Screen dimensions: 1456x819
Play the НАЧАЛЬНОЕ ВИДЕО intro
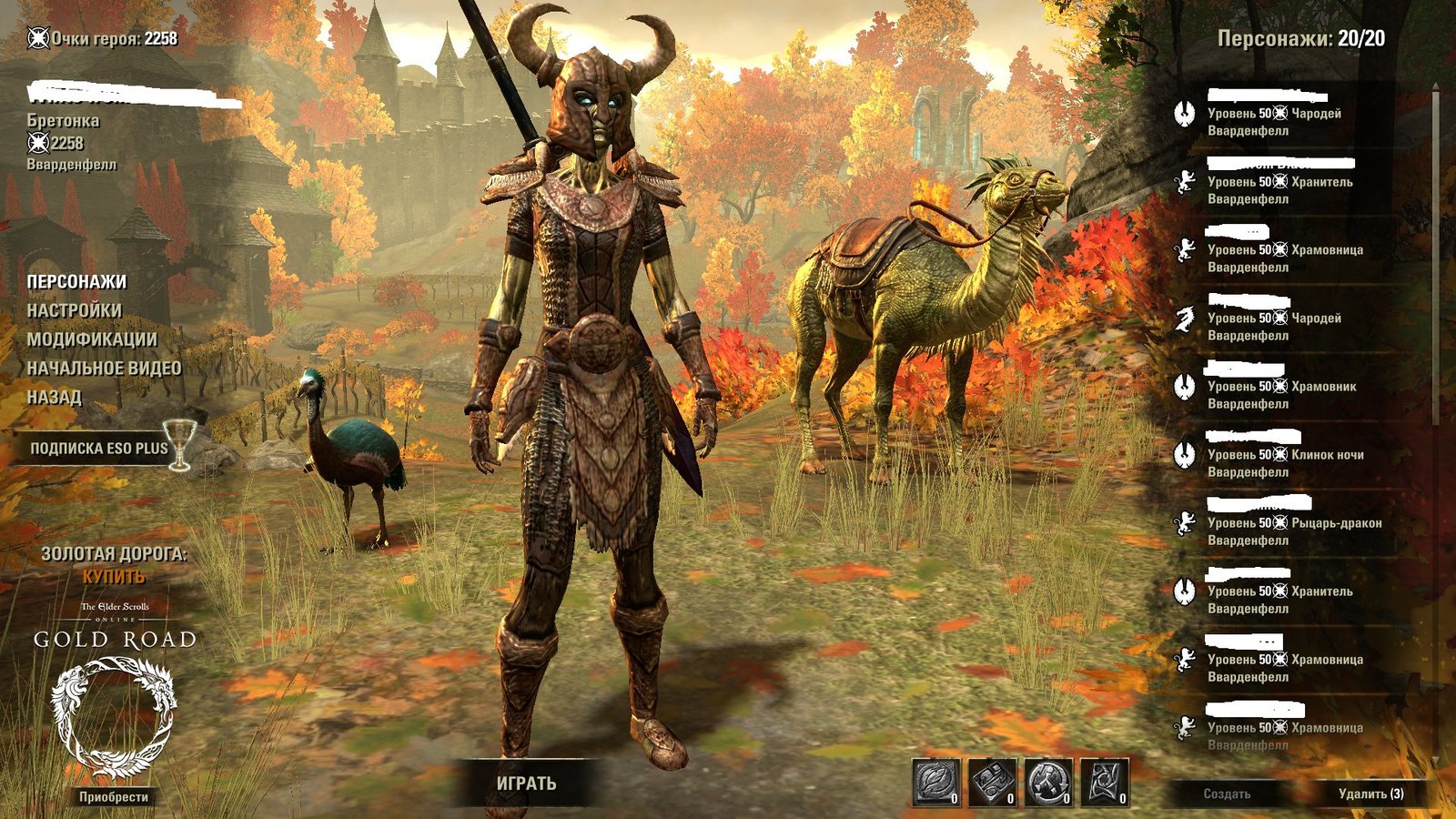(x=104, y=369)
